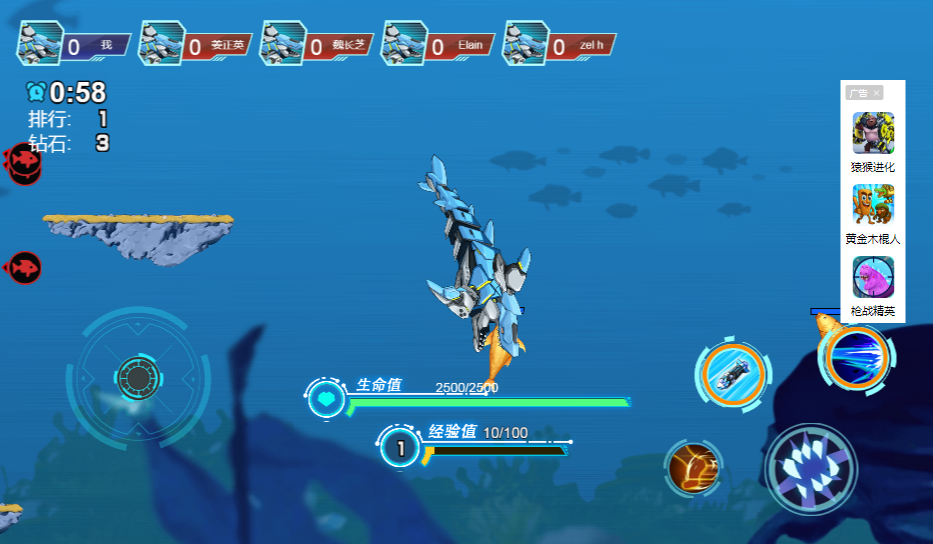Screen dimensions: 933x544
Task: Open the 黄金木棍人 game ad
Action: (x=873, y=214)
